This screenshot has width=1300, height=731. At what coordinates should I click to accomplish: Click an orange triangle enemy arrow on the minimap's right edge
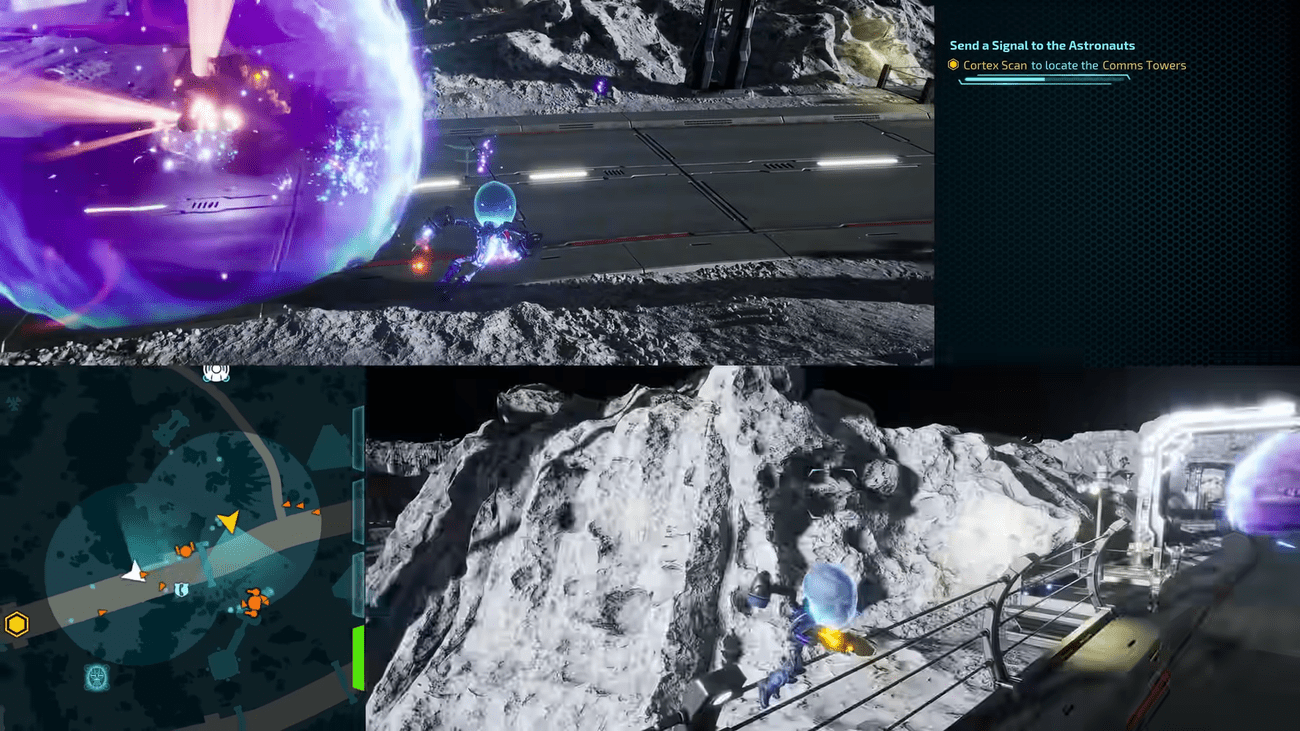pos(315,512)
